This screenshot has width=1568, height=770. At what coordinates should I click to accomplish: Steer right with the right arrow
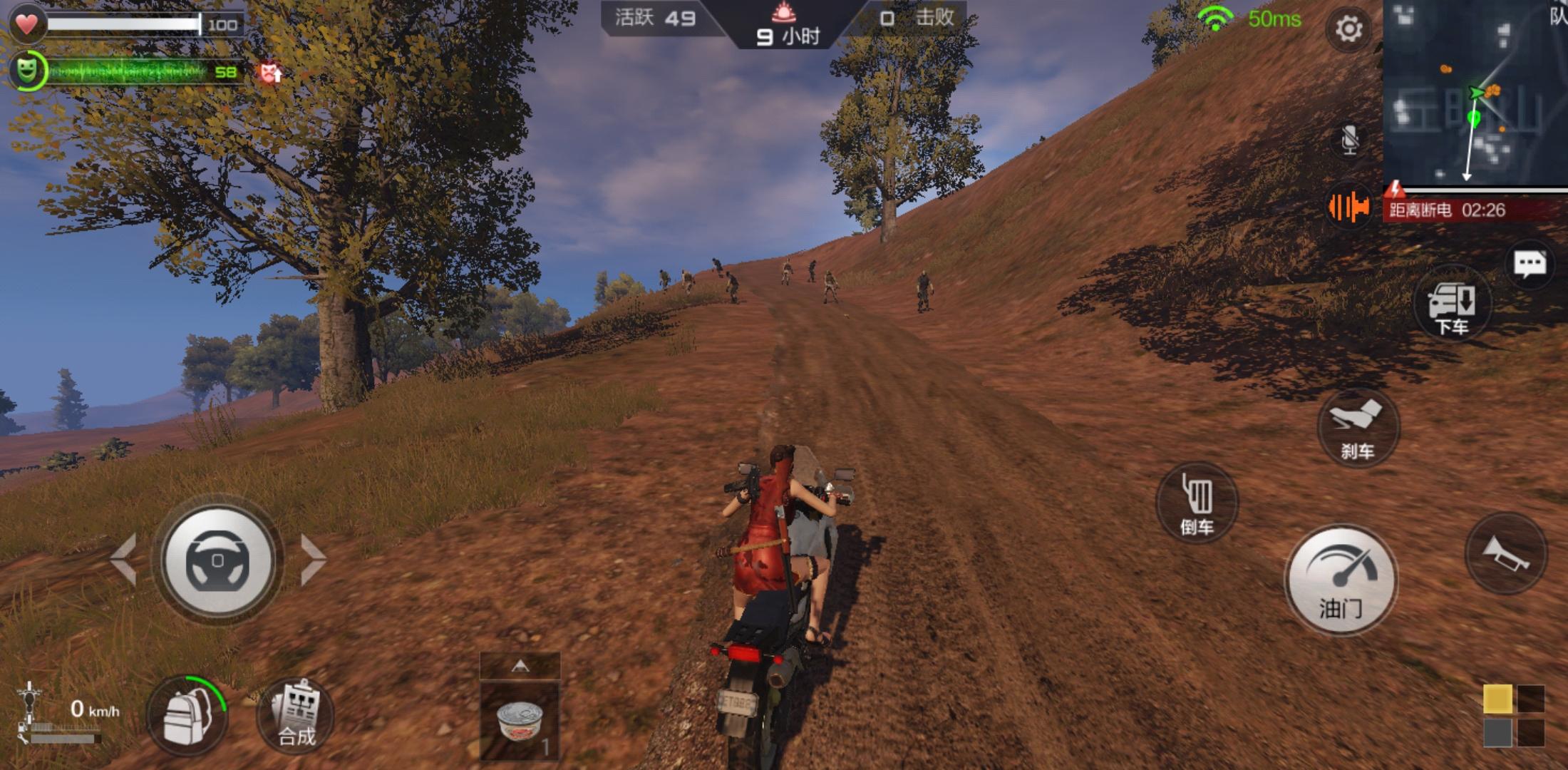point(312,560)
